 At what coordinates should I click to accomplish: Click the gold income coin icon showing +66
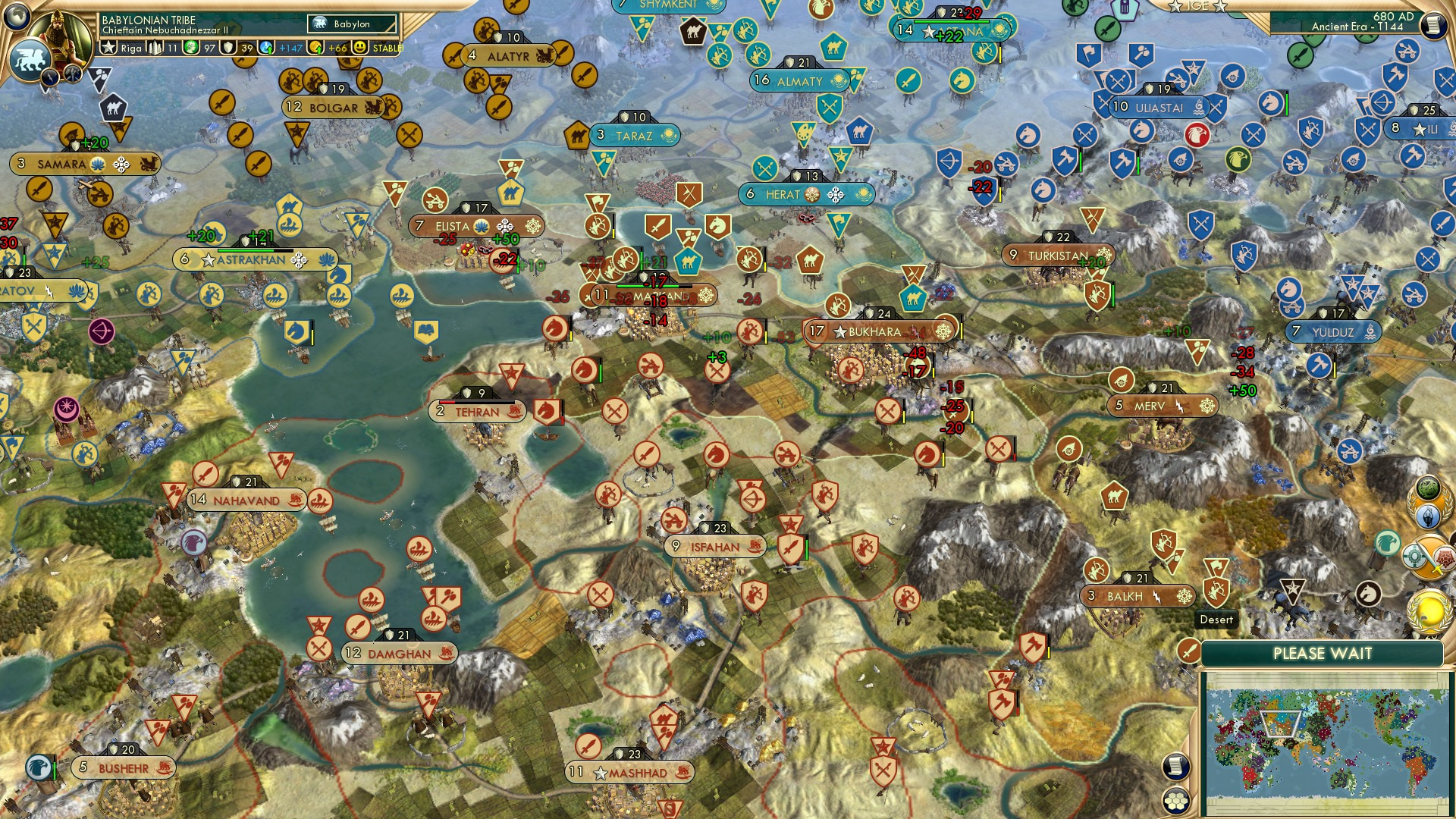pos(317,49)
